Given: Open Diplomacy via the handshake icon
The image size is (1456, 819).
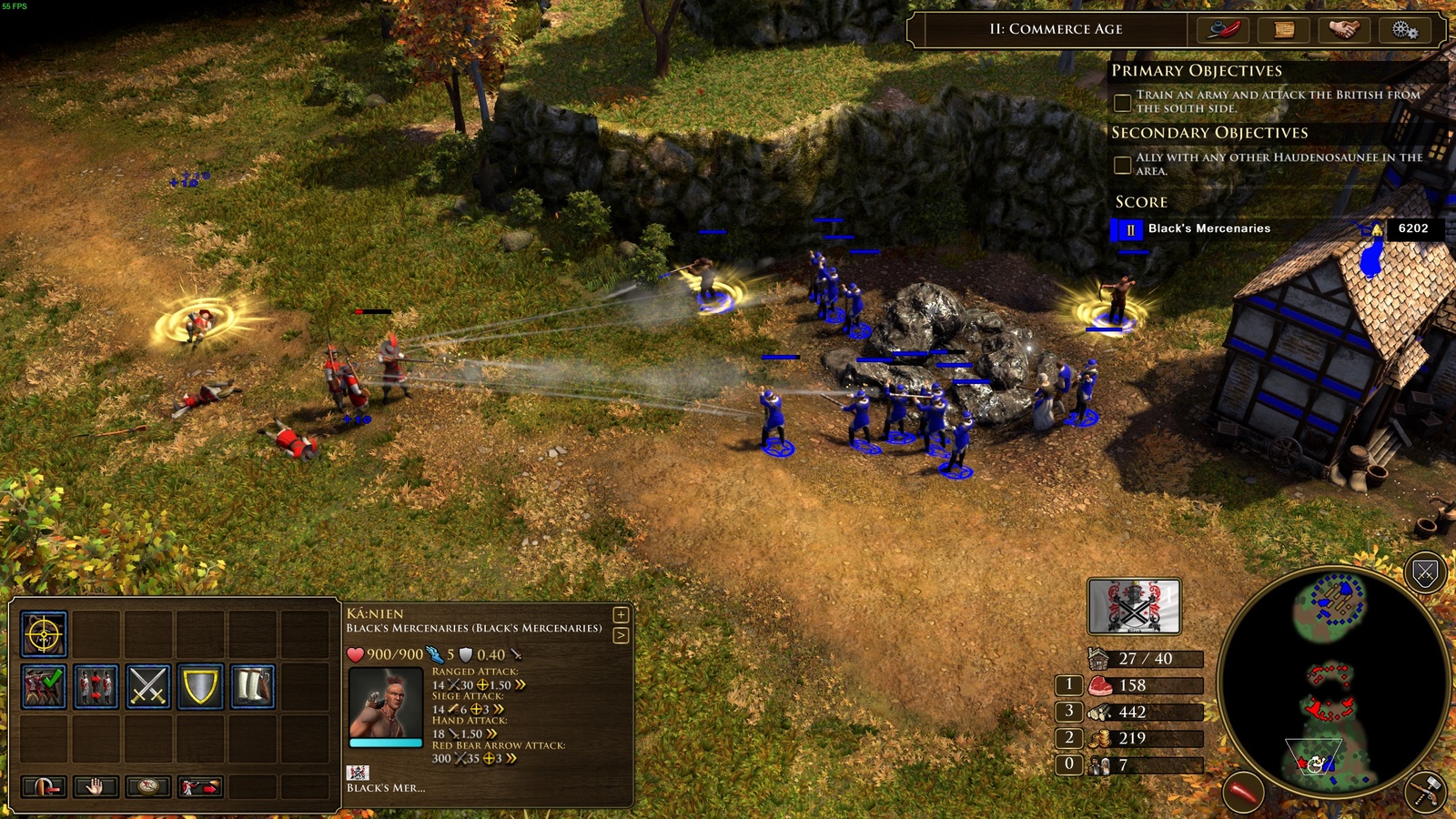Looking at the screenshot, I should [x=1345, y=30].
